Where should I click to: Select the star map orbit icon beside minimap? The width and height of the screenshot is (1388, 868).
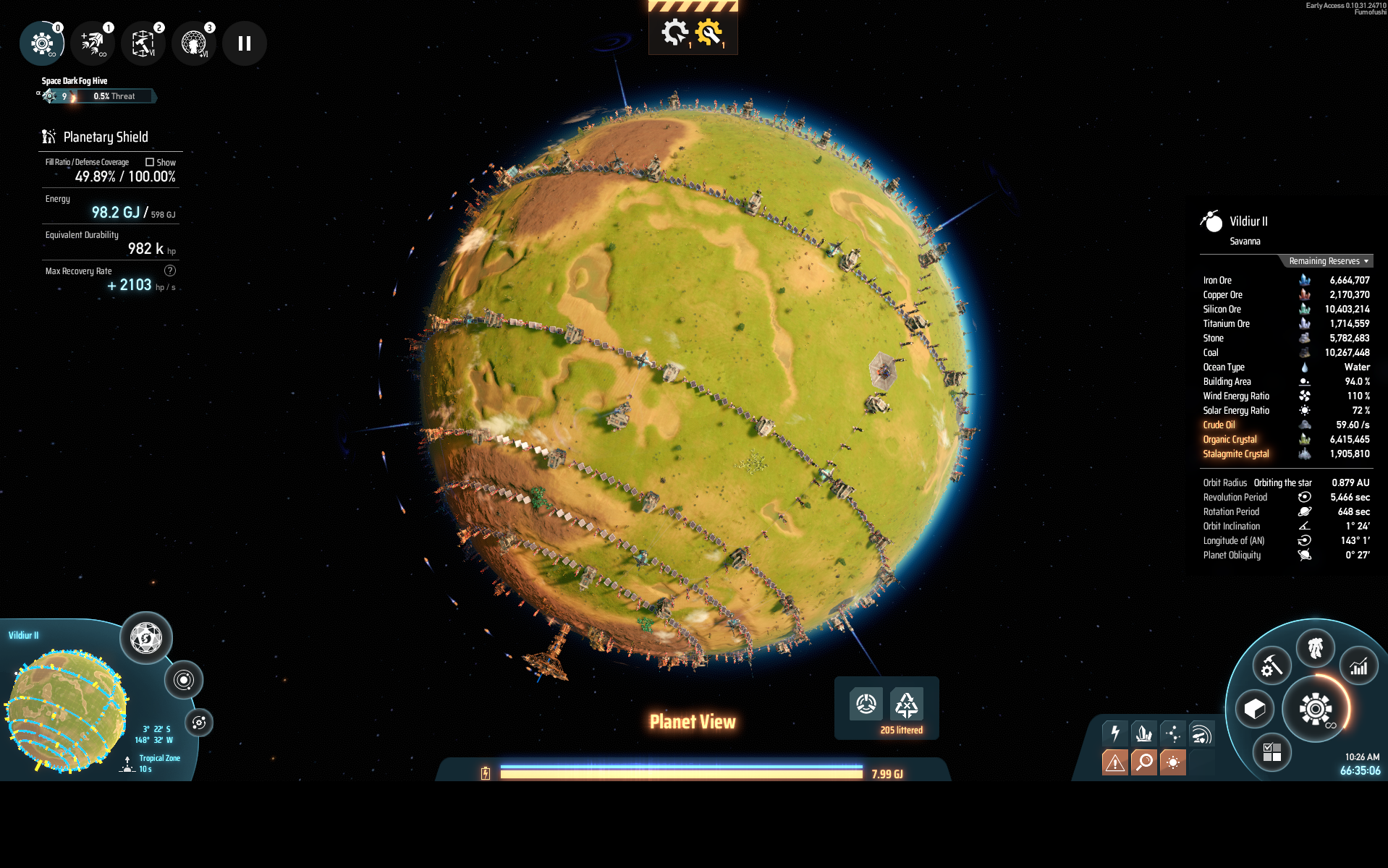(185, 678)
